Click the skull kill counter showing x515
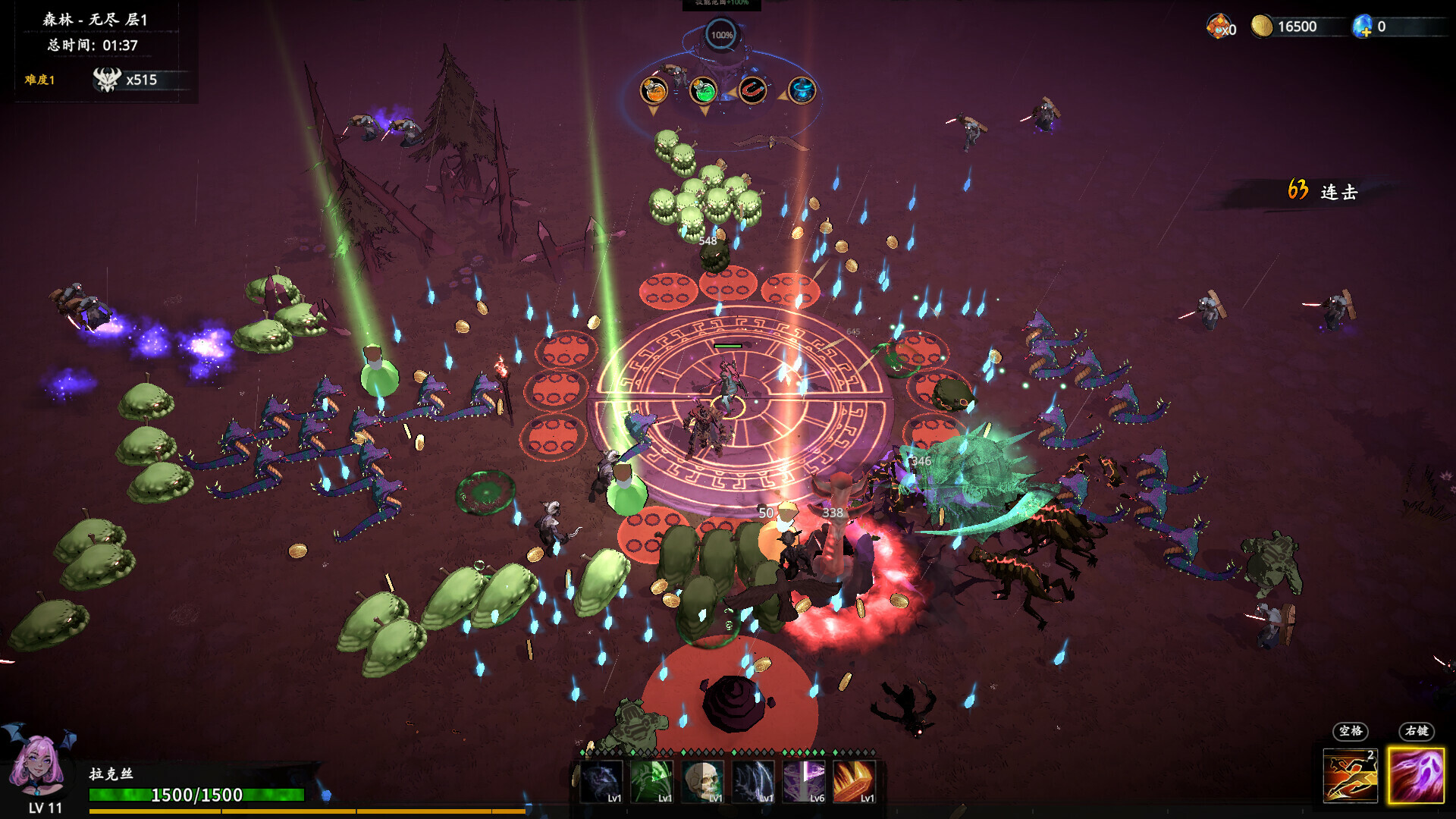 [125, 80]
